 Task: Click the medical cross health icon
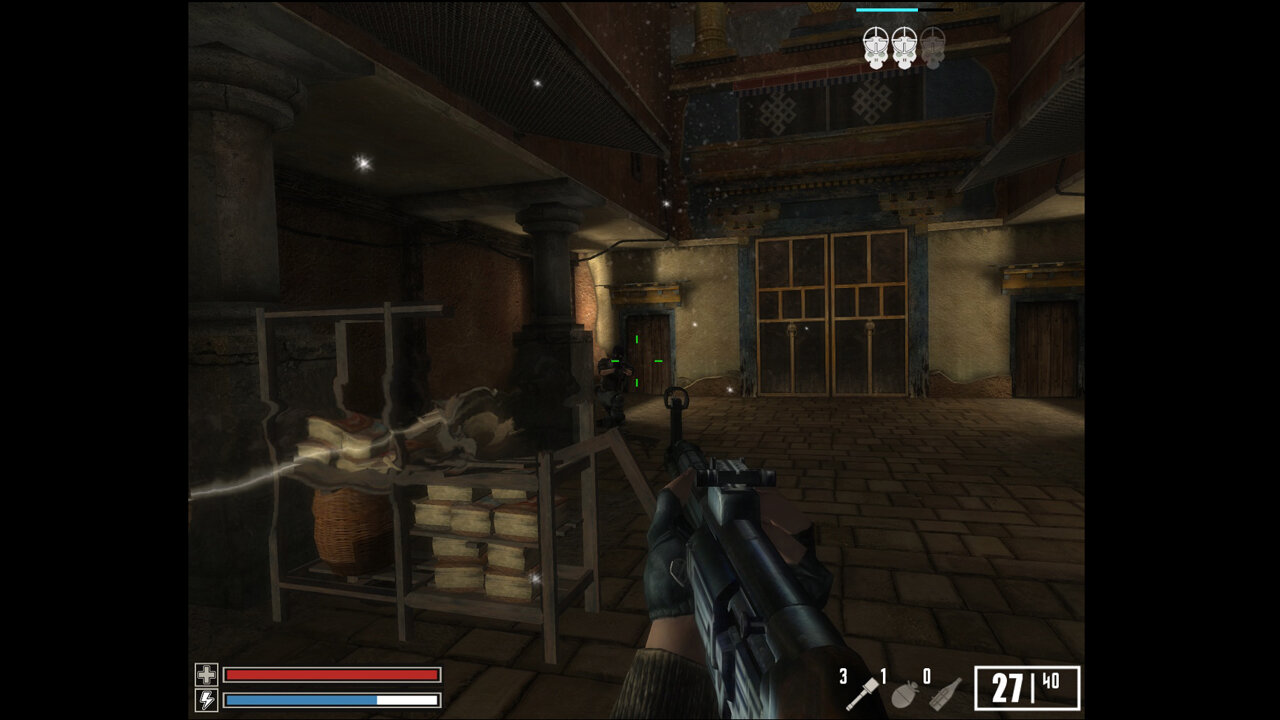coord(207,675)
